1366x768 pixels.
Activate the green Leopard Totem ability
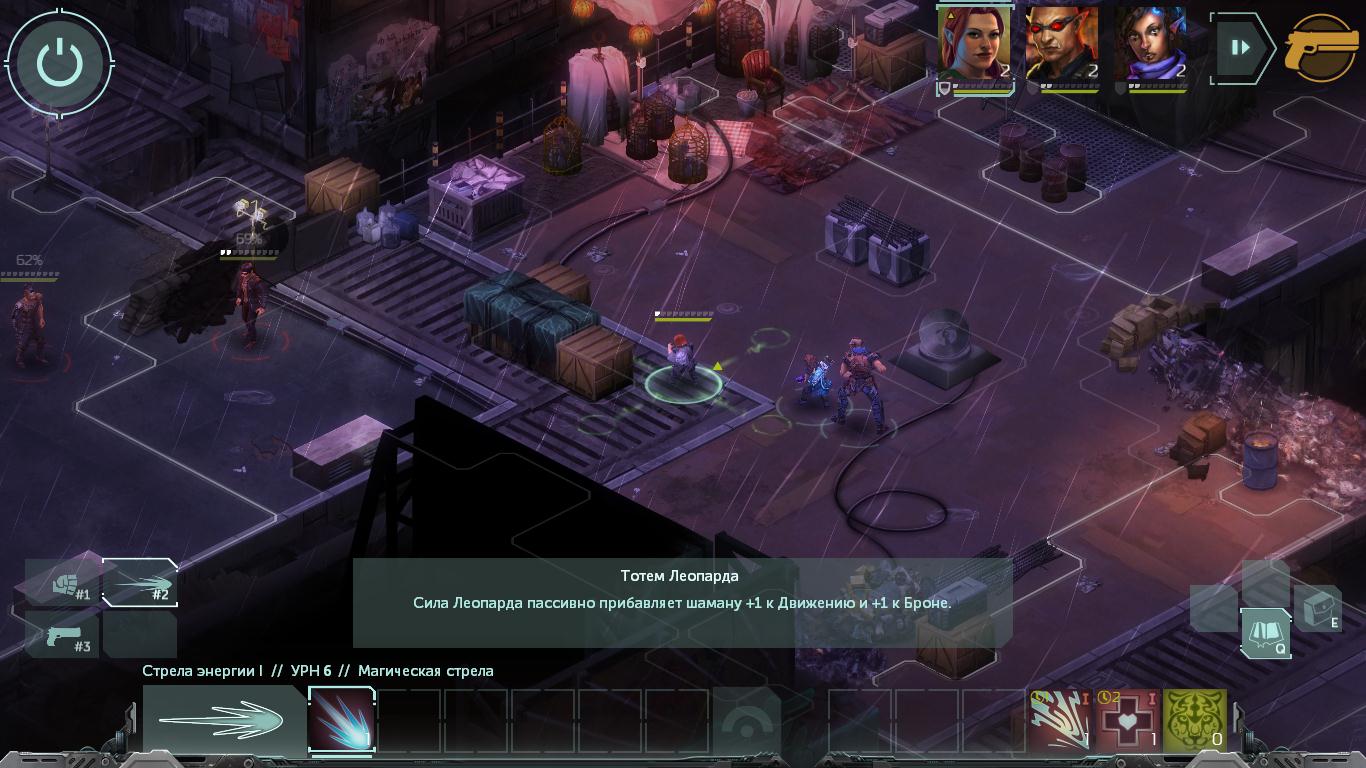1194,718
